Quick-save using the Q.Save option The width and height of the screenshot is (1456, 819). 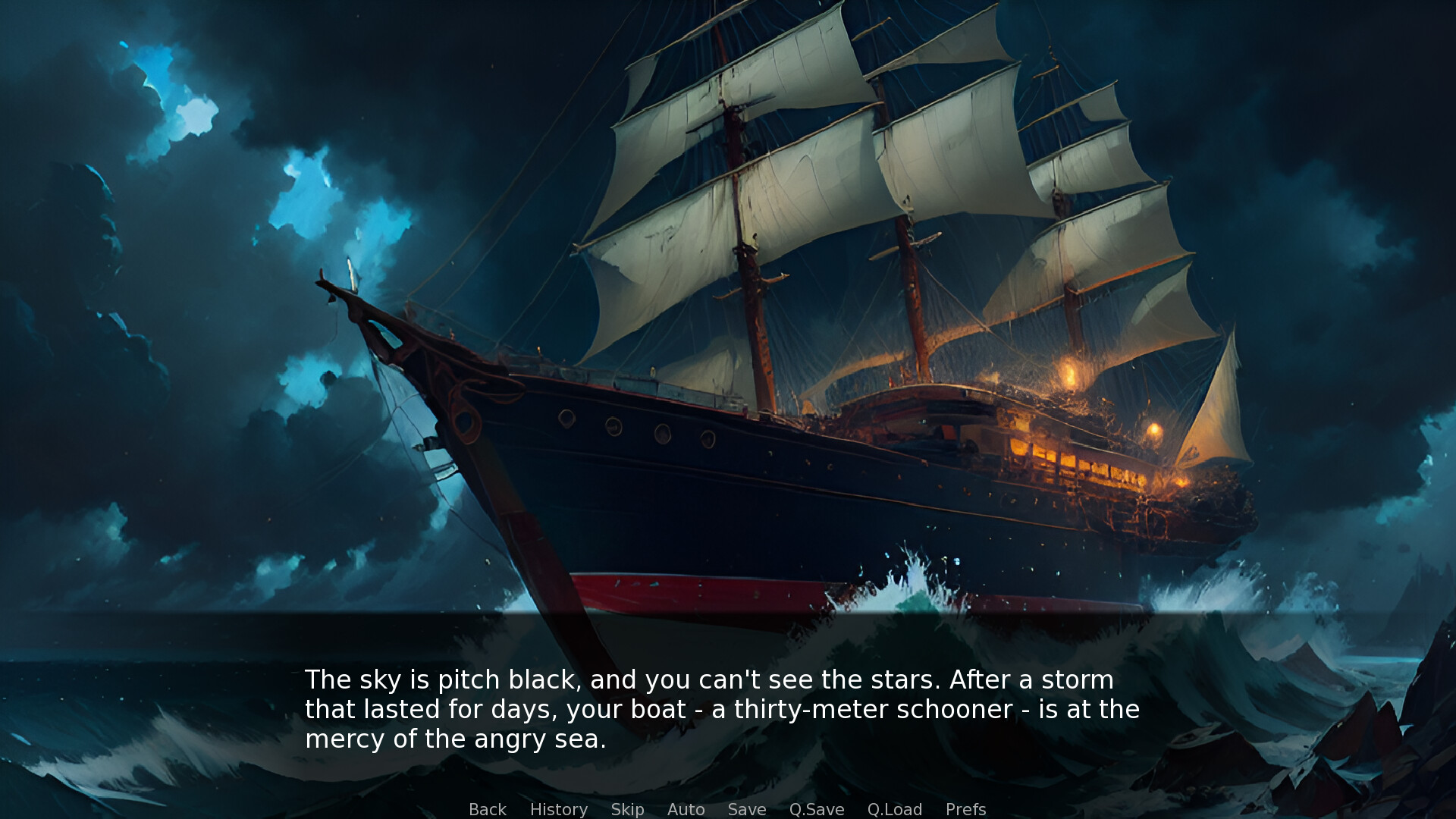pyautogui.click(x=816, y=809)
